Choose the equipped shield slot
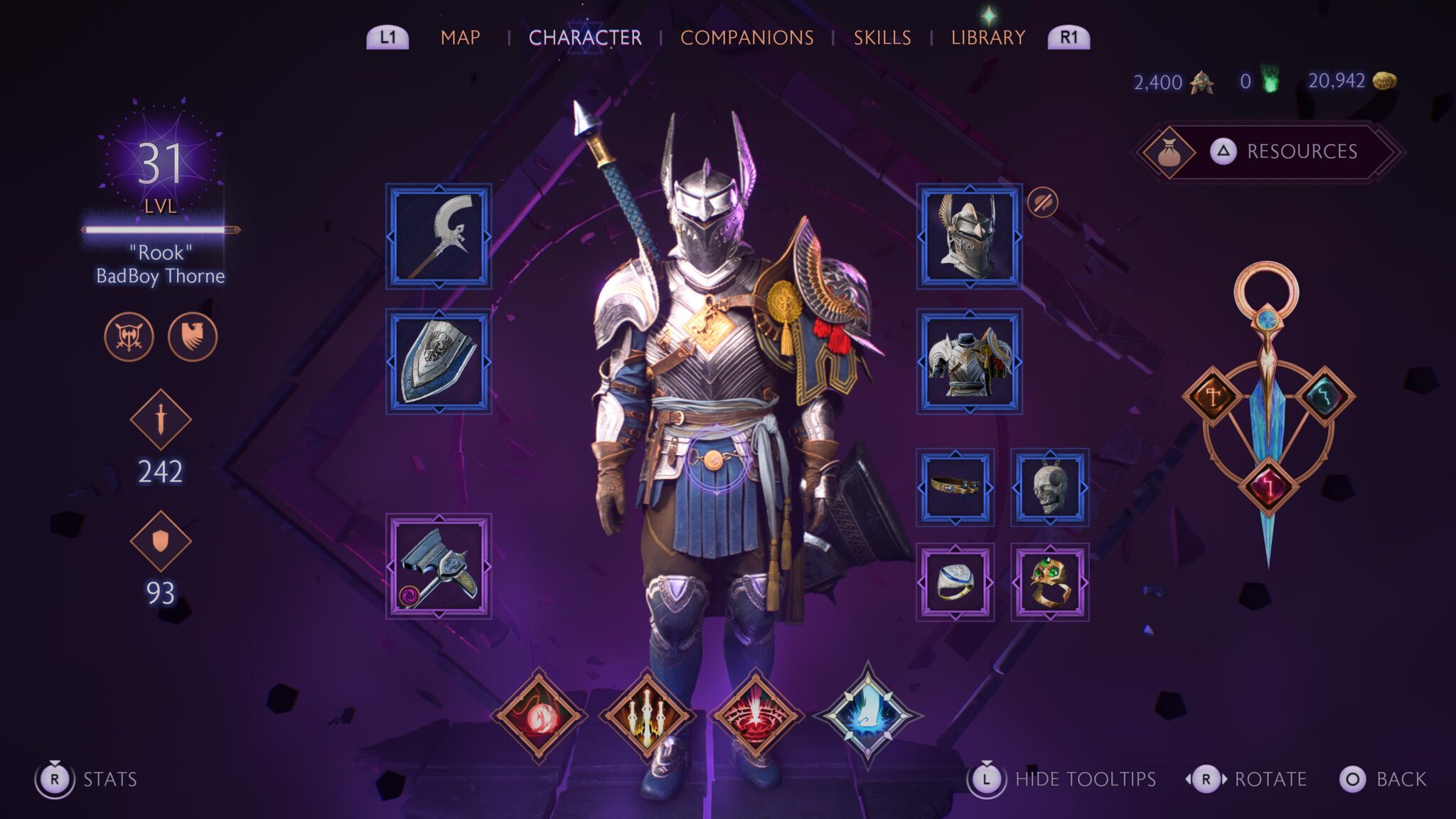 [439, 361]
